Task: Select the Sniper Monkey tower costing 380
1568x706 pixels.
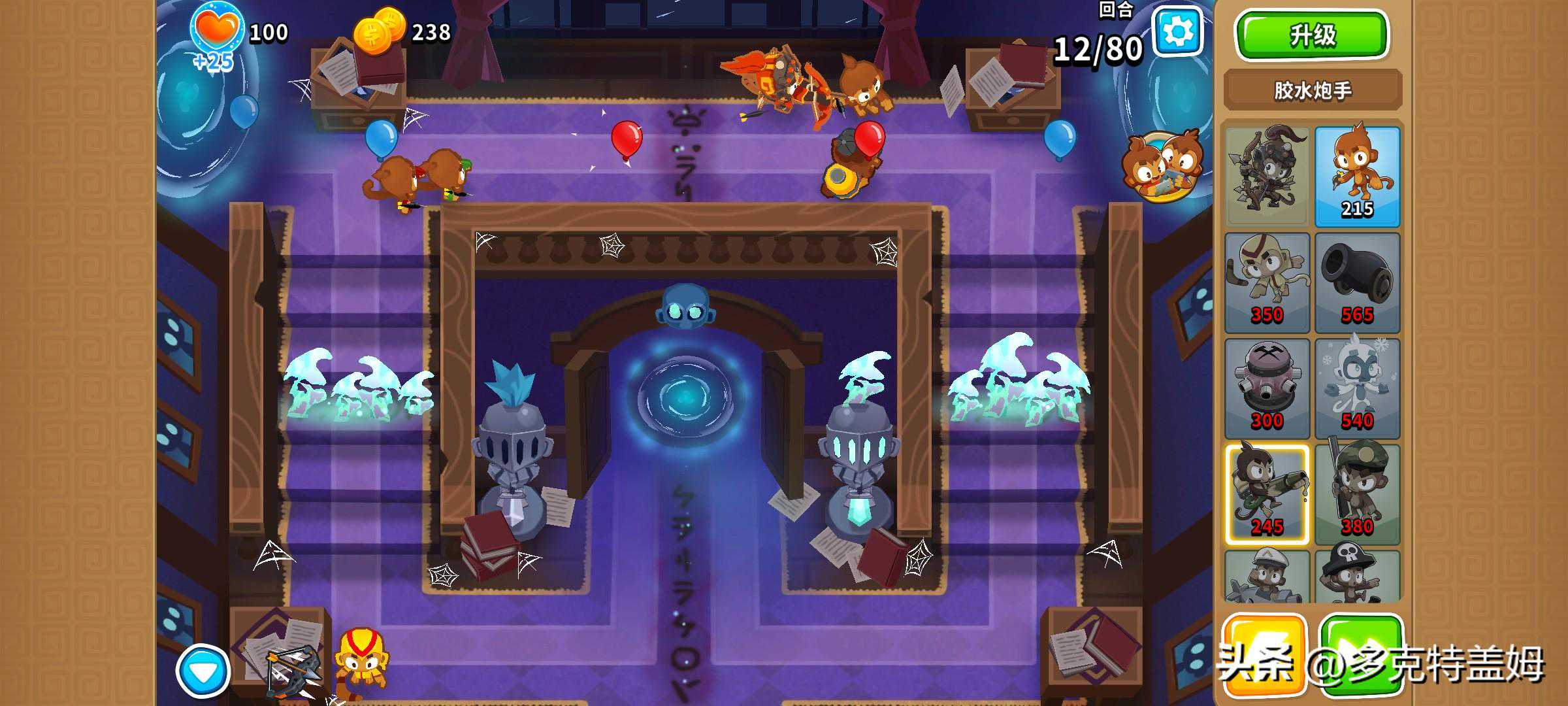Action: pos(1357,494)
